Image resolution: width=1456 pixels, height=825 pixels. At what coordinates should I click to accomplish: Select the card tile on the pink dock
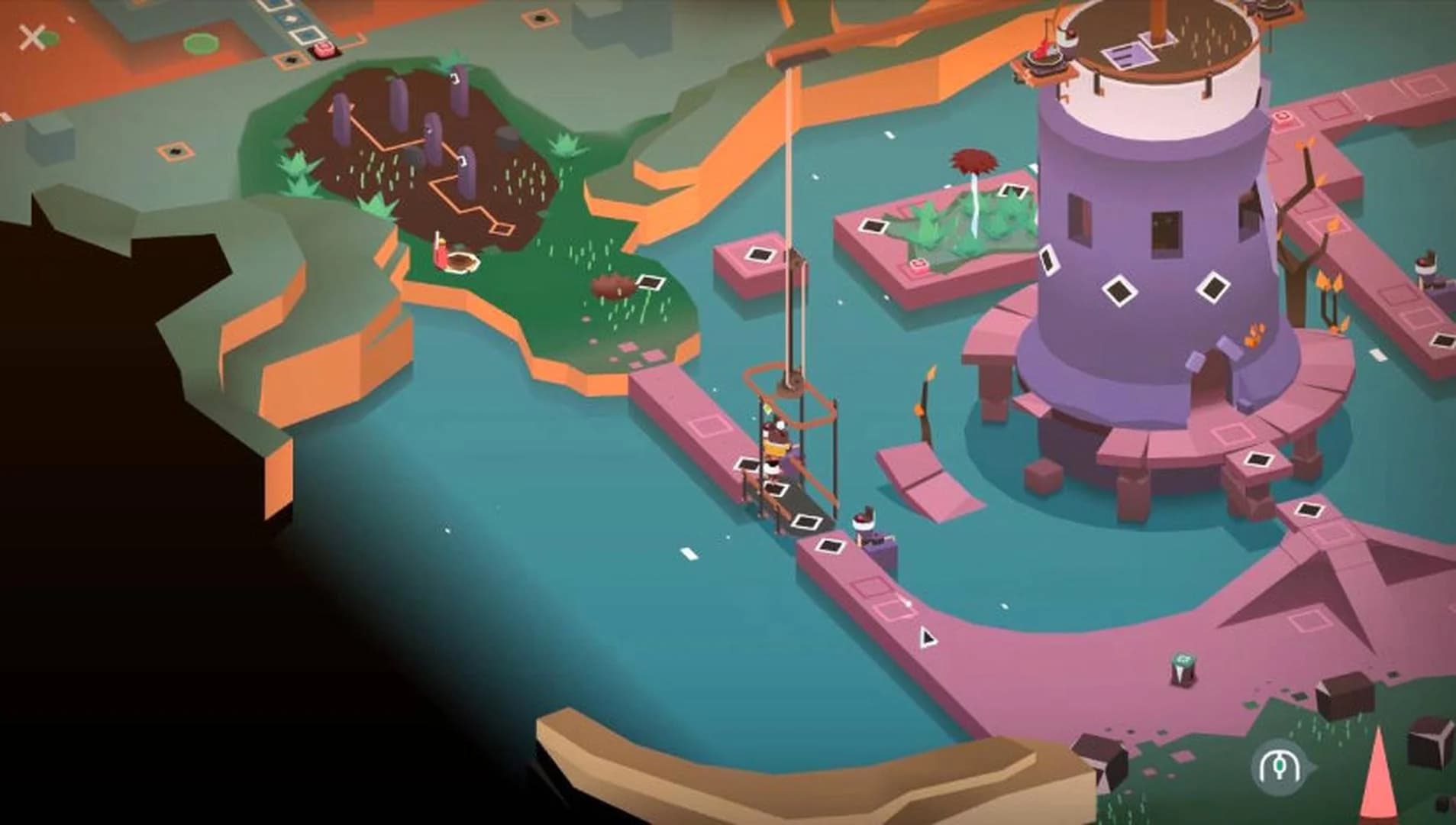coord(747,466)
